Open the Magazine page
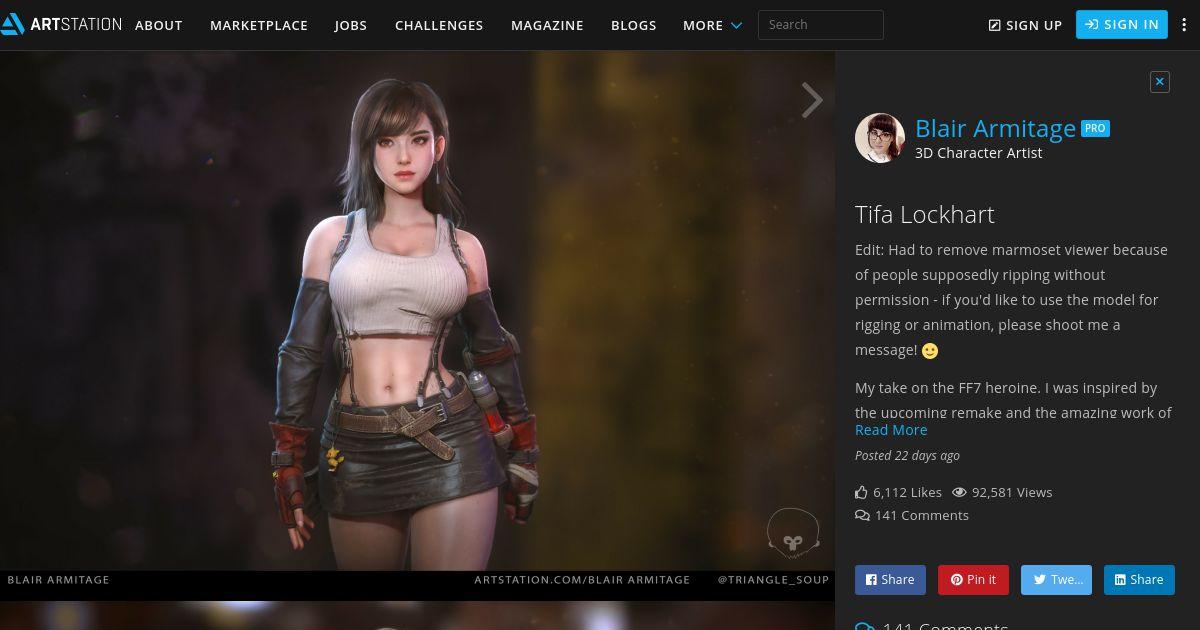 (x=547, y=25)
